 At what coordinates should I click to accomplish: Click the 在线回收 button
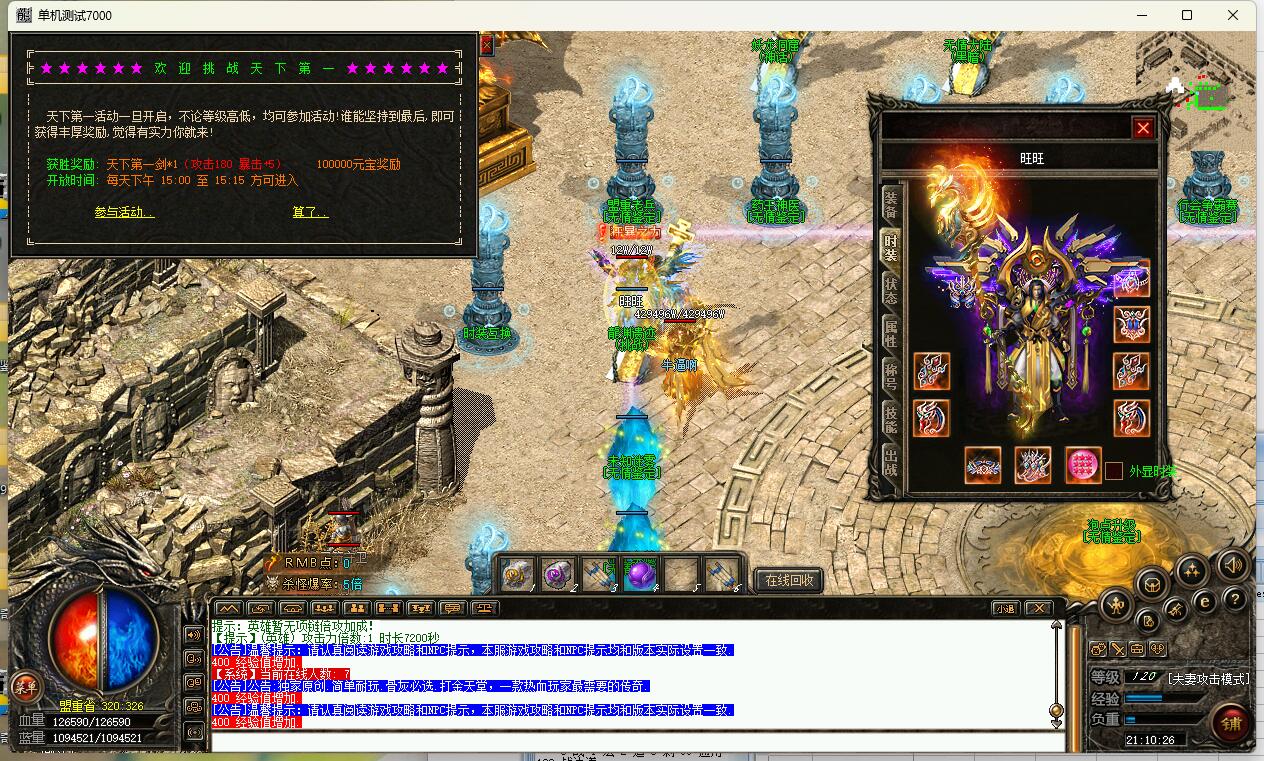coord(789,580)
